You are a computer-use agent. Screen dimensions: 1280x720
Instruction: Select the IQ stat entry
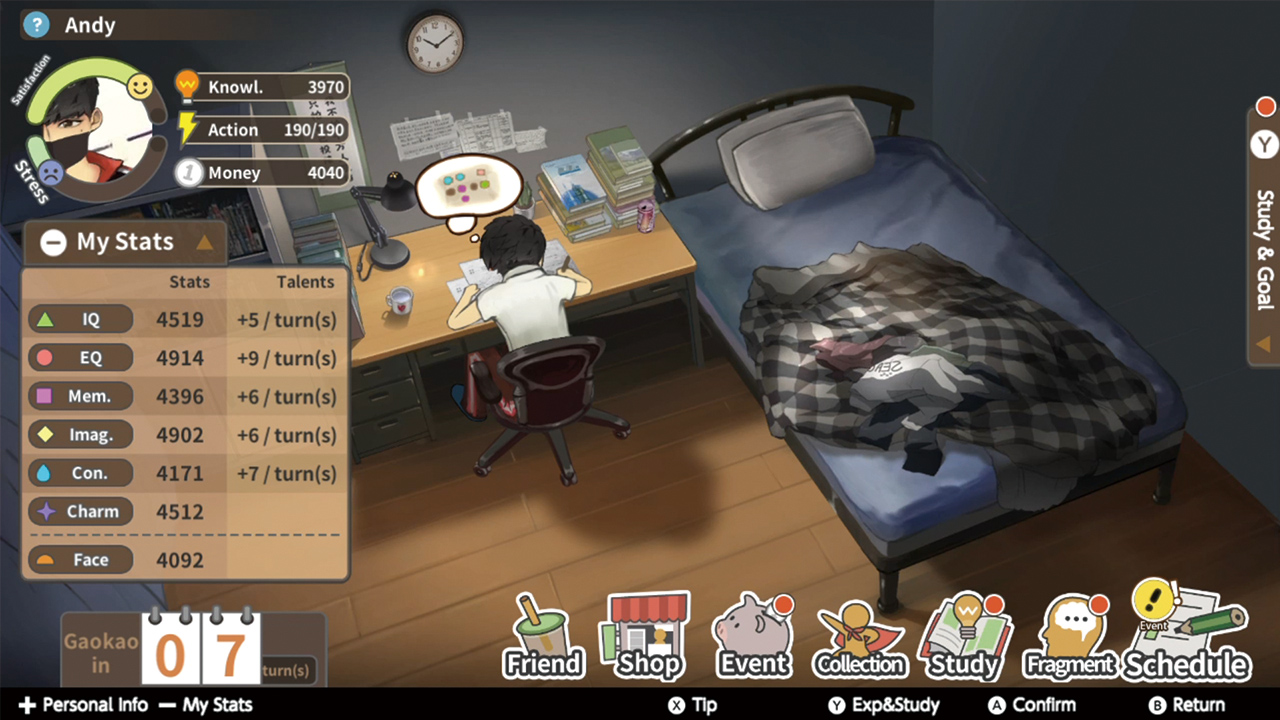80,320
